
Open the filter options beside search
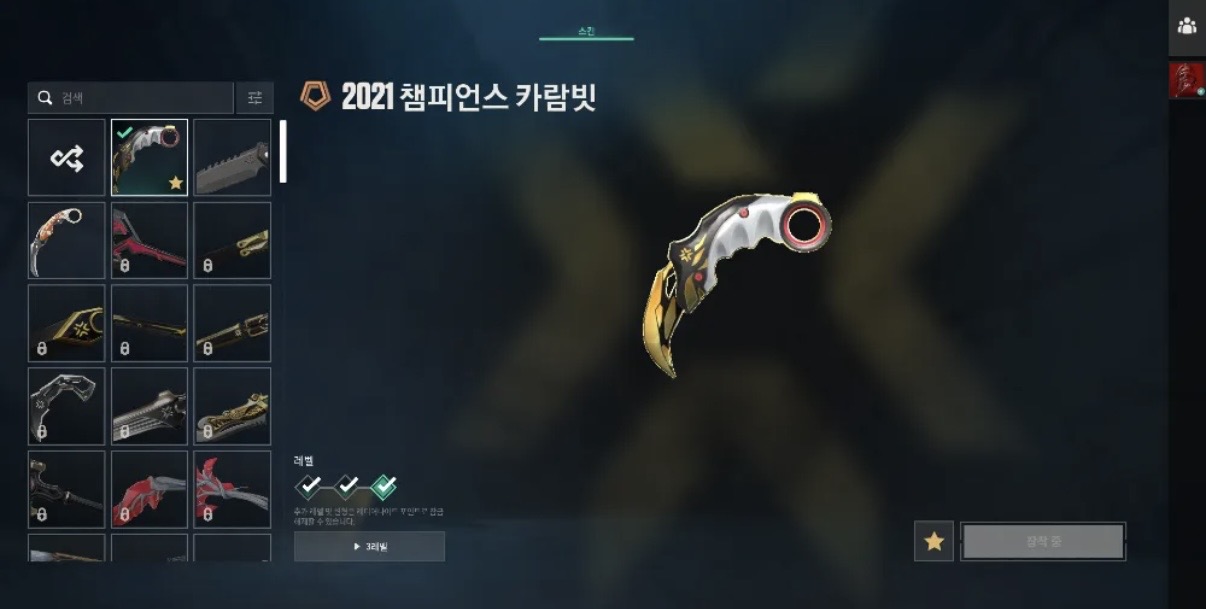point(255,98)
